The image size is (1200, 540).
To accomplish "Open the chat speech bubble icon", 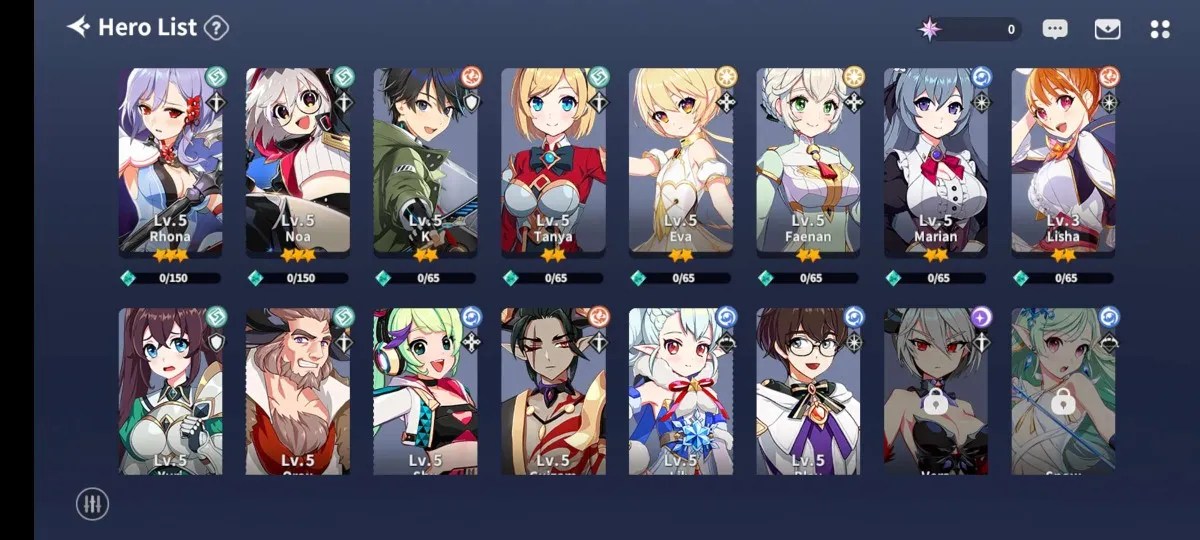I will [1054, 30].
